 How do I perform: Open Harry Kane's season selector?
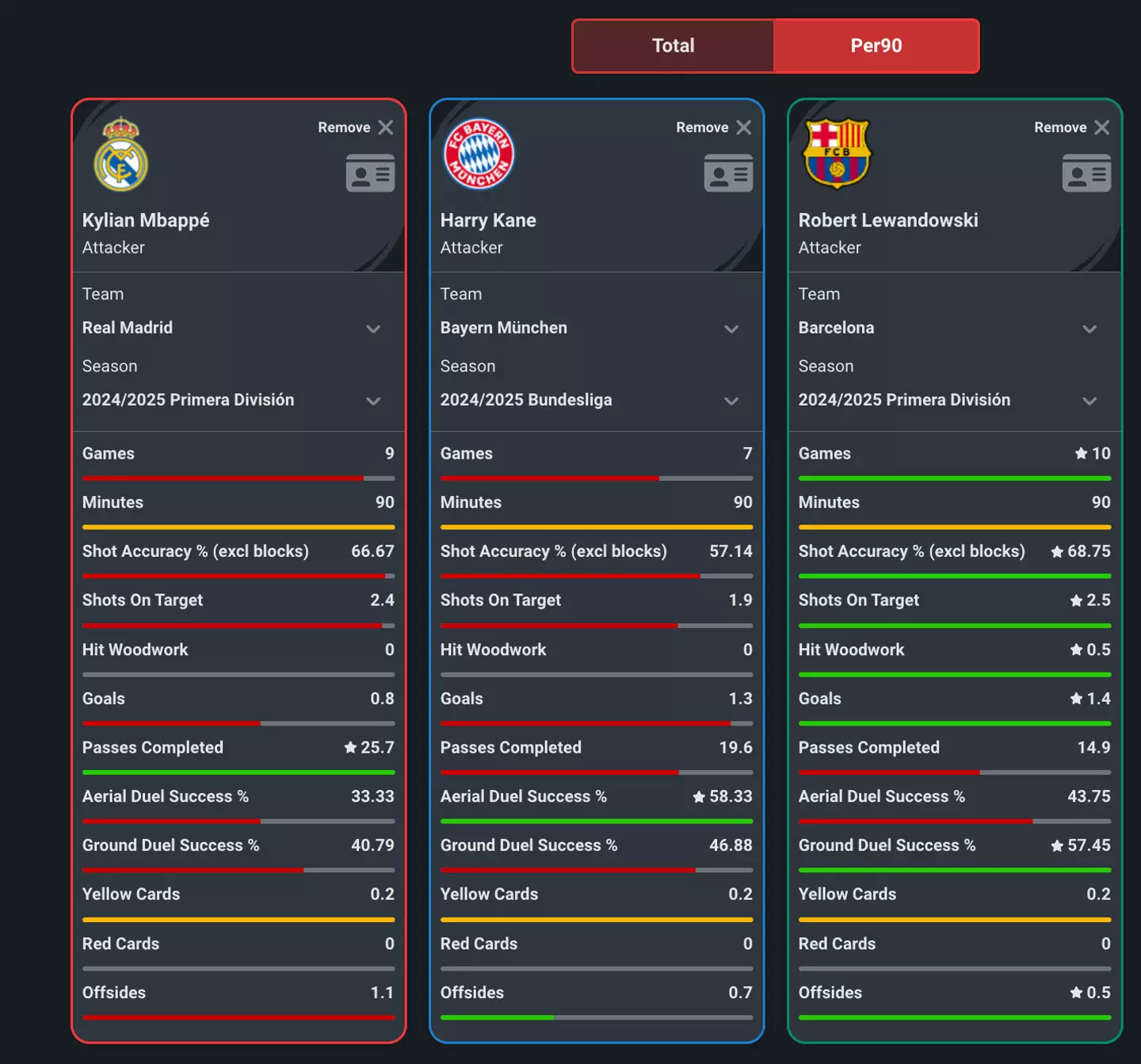pos(731,401)
